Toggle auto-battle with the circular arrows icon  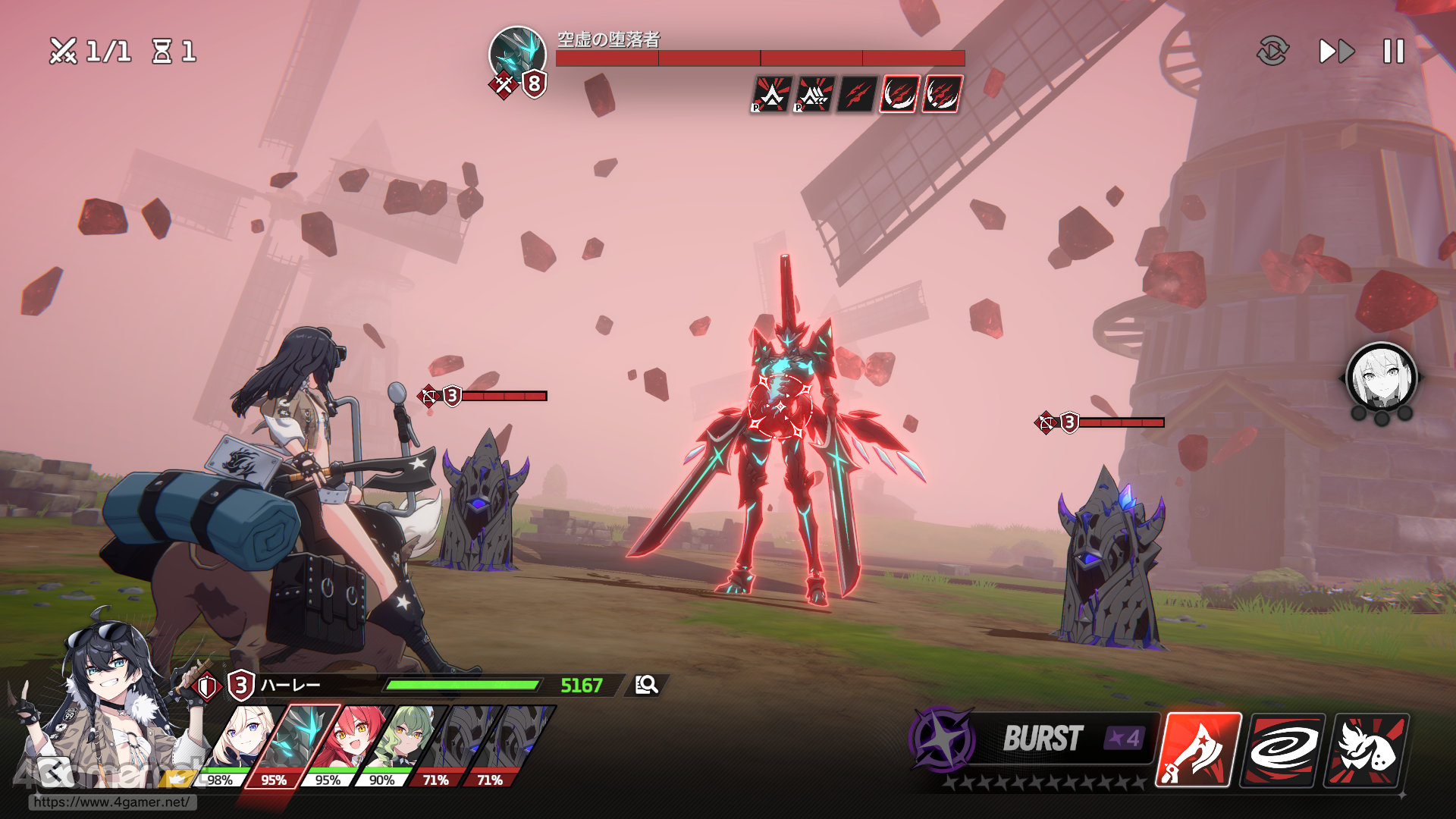click(1272, 52)
